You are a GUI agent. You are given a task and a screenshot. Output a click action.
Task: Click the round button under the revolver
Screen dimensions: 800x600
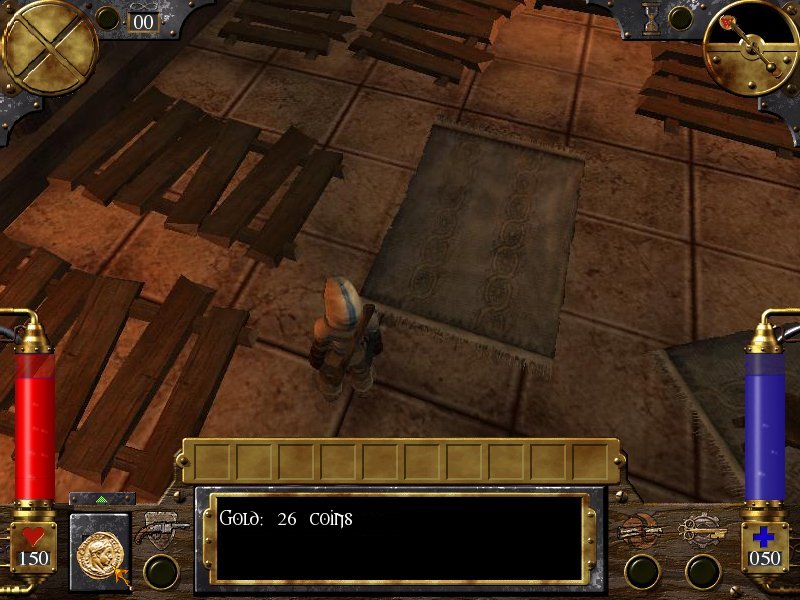[x=161, y=571]
